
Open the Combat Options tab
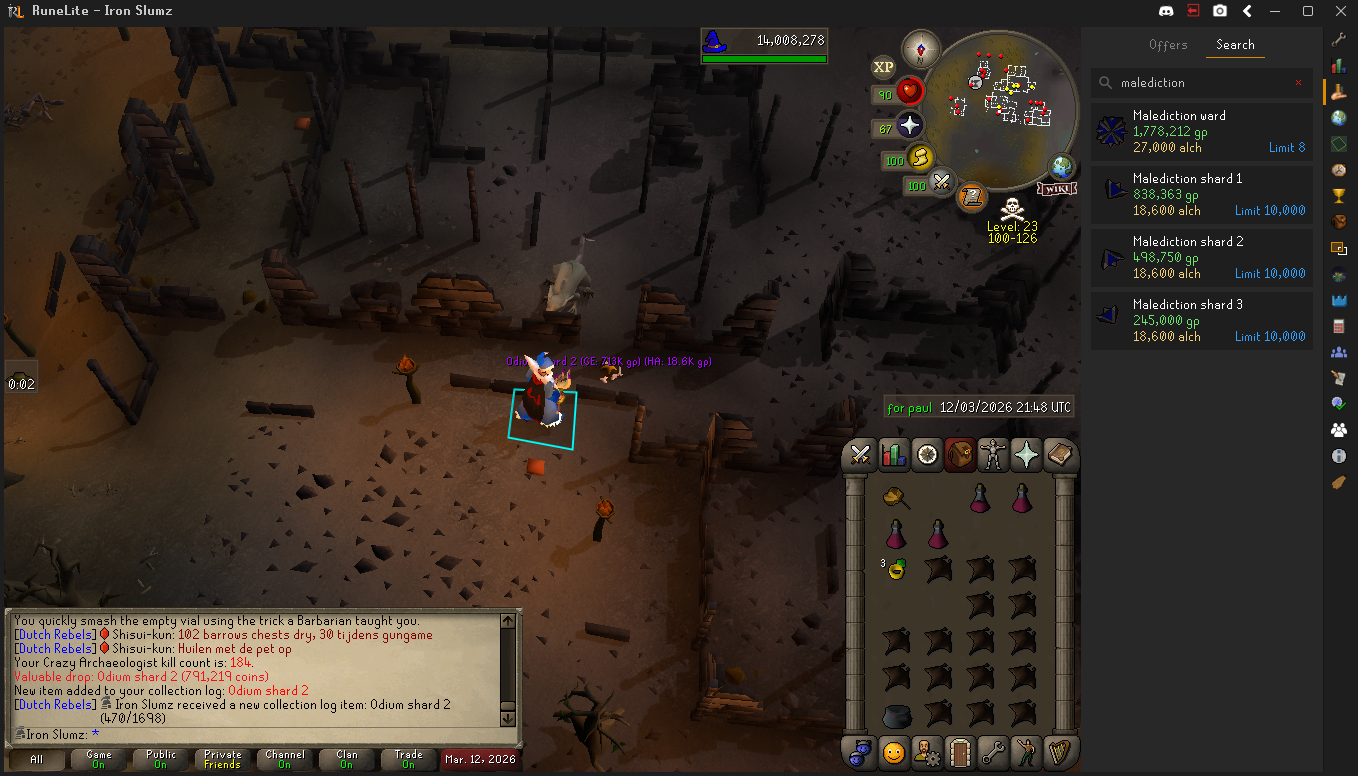pos(859,455)
